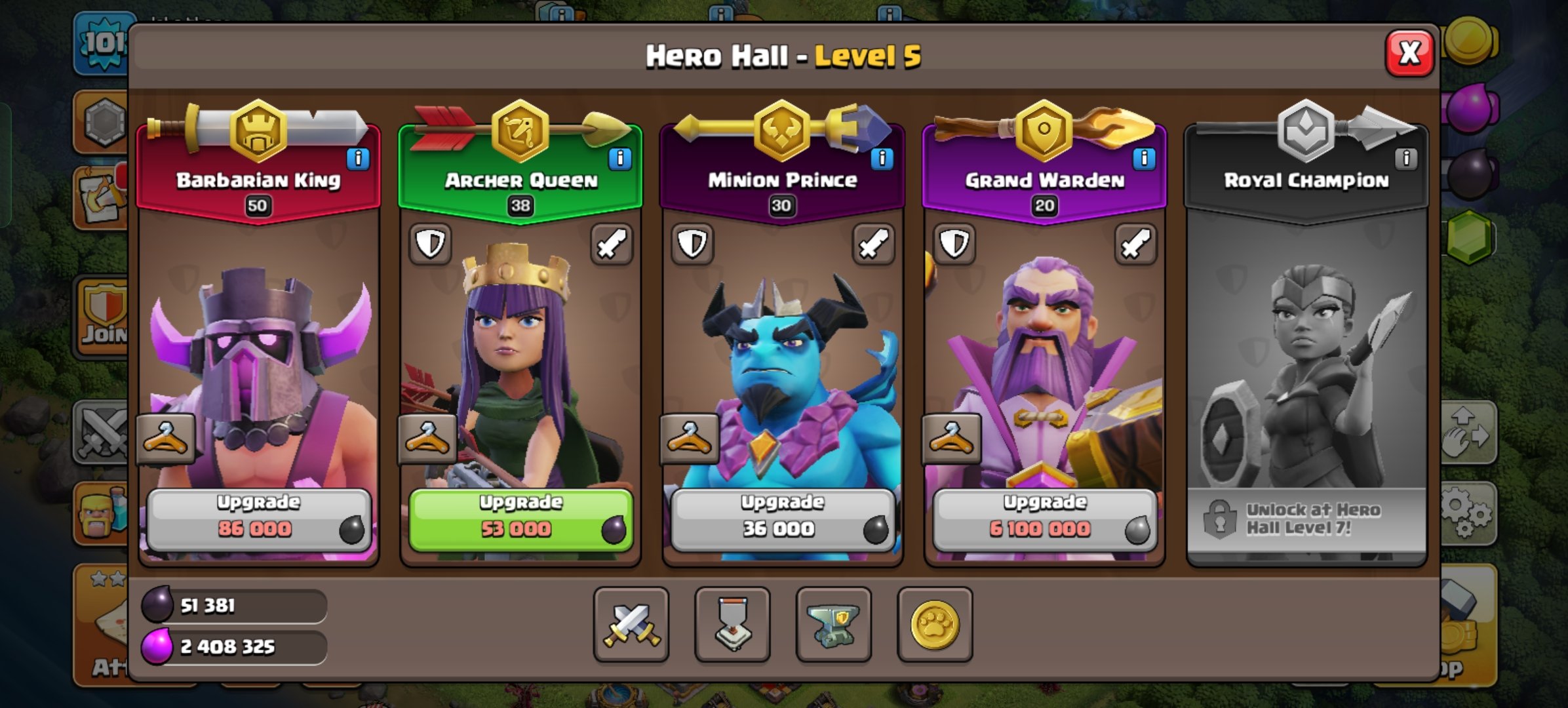Show the Minion Prince info
1568x708 pixels.
coord(881,159)
